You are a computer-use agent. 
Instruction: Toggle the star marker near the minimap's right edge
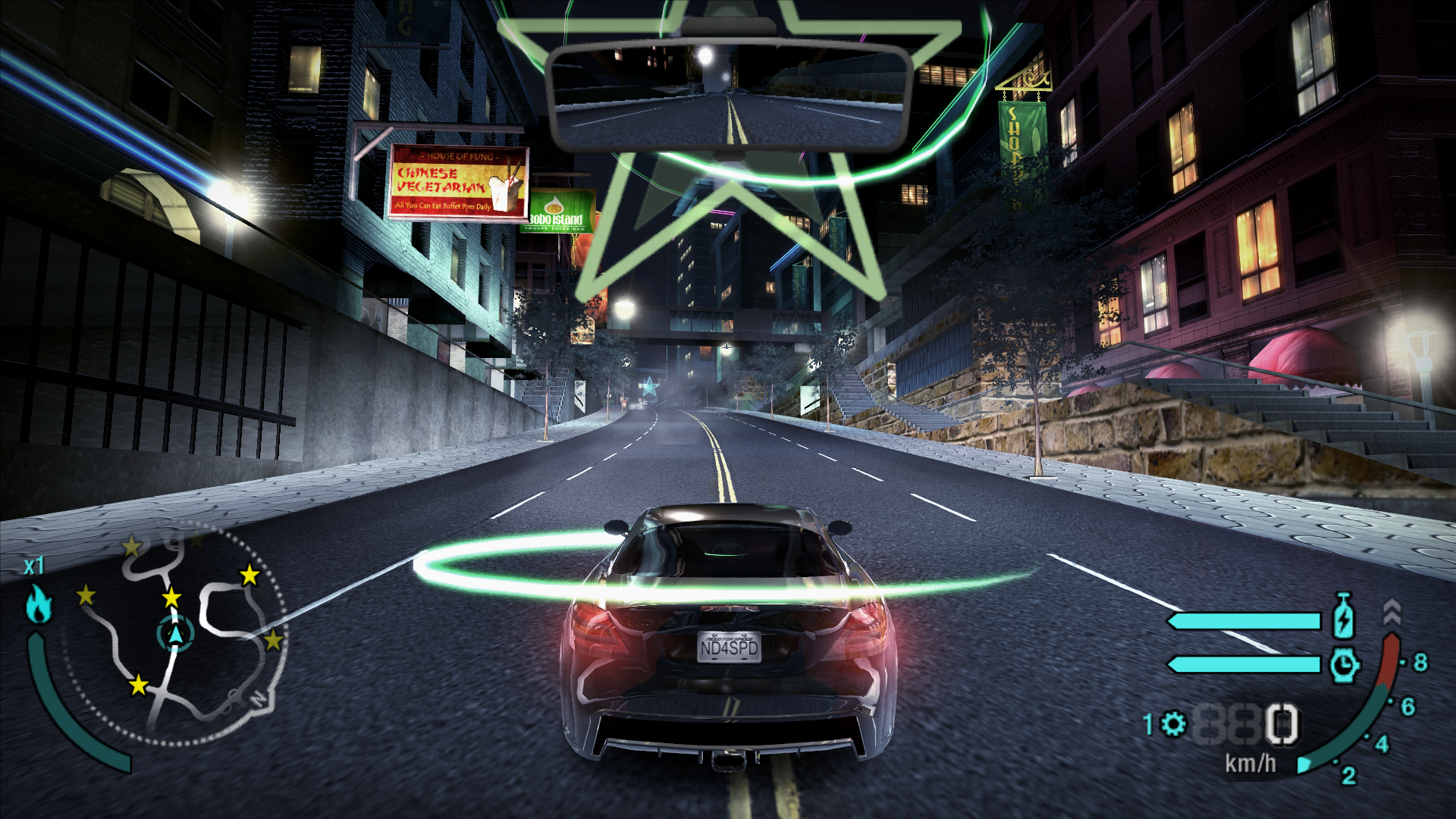tap(273, 640)
